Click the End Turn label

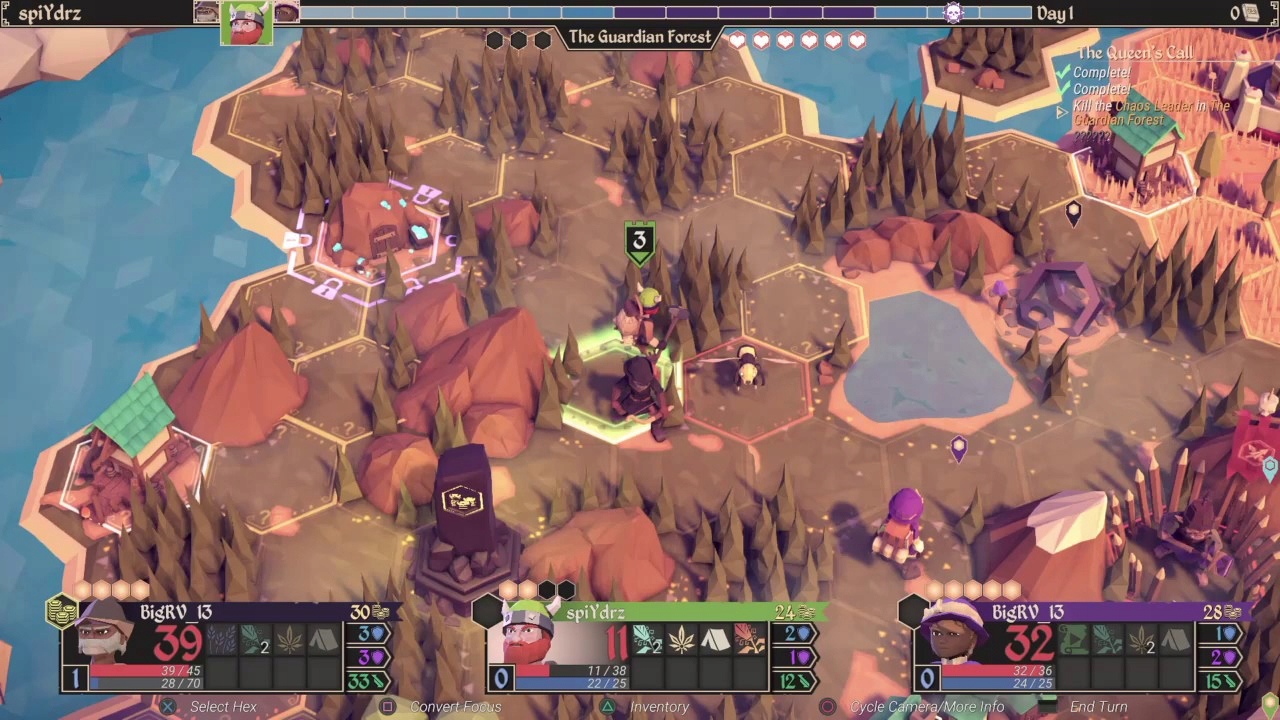(1098, 707)
